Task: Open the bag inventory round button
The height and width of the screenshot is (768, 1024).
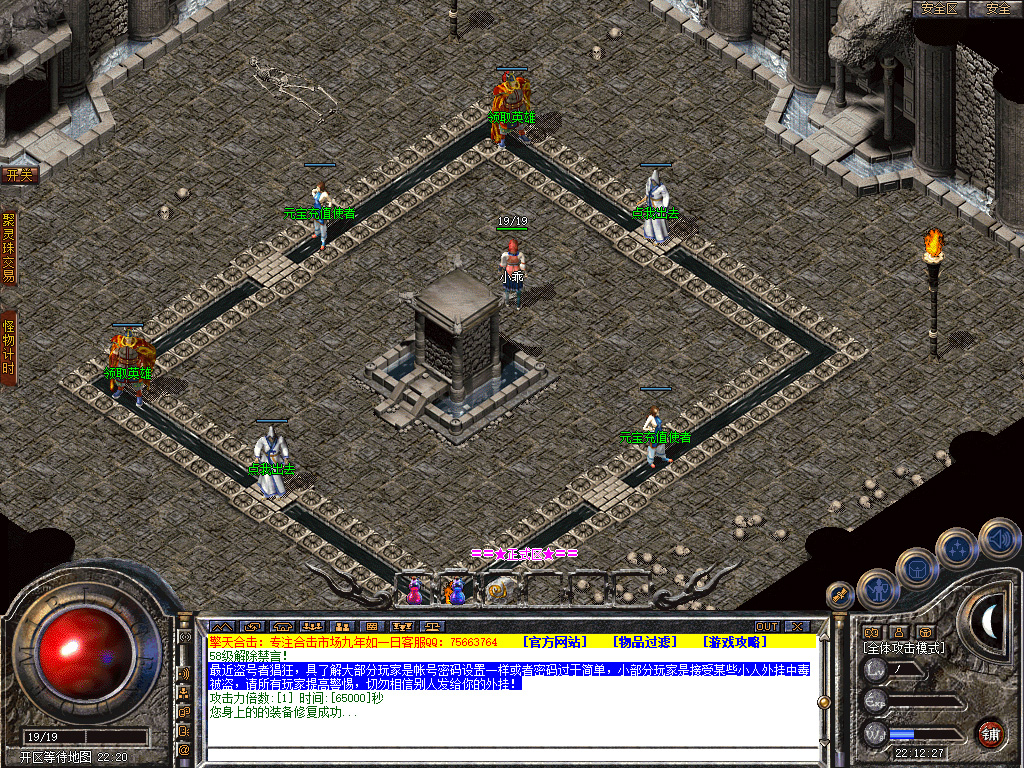Action: [916, 568]
